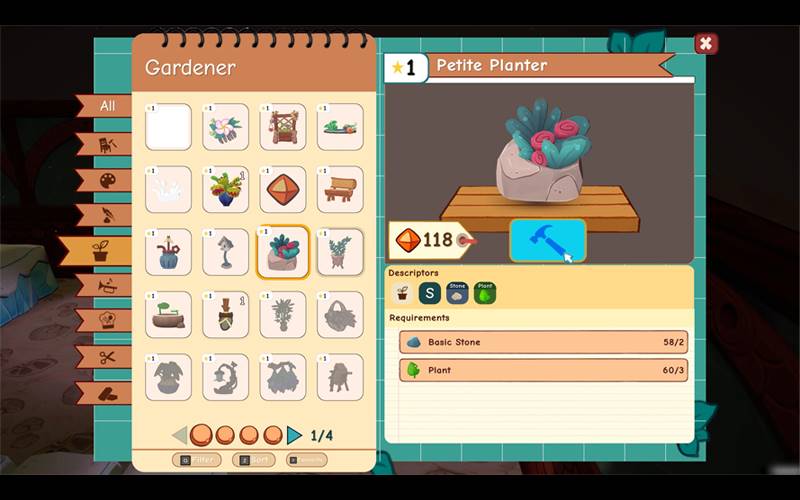
Task: Select the venus flytrap in blue pot
Action: [225, 189]
